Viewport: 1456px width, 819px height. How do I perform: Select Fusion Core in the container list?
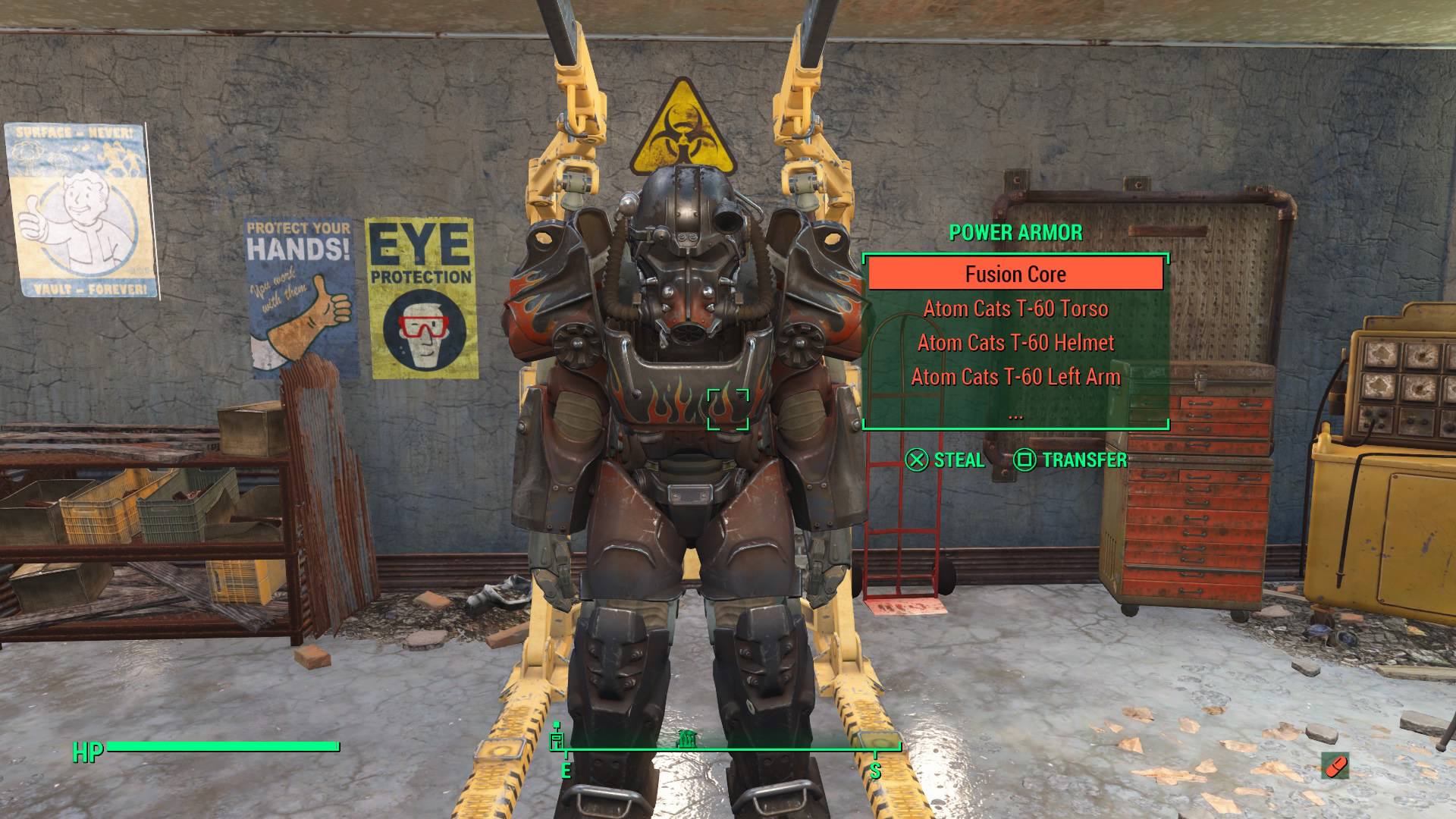tap(1015, 274)
